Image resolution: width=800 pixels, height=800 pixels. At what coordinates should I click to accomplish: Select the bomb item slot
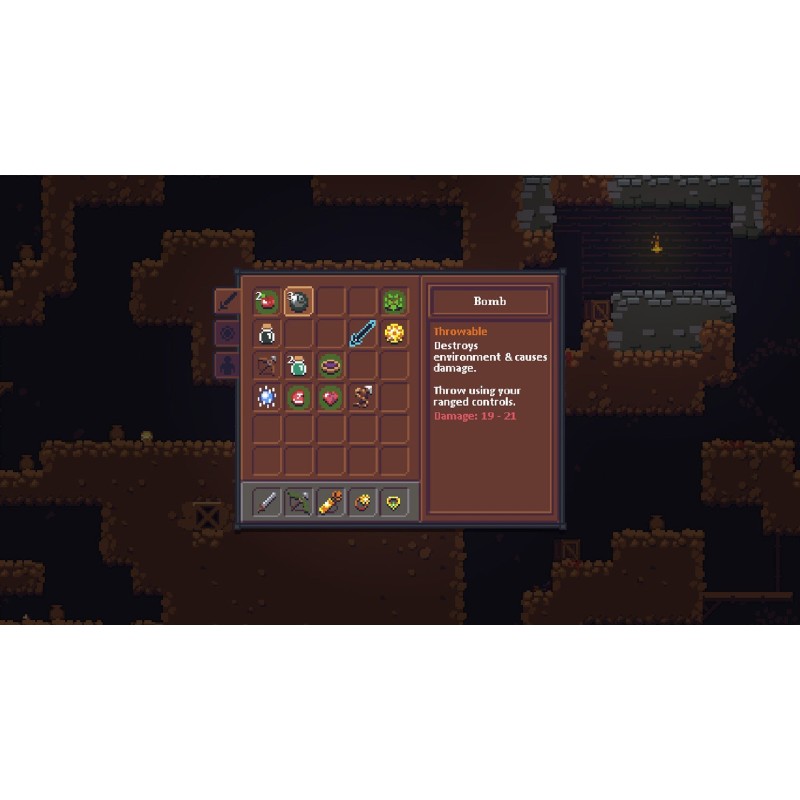click(x=298, y=301)
